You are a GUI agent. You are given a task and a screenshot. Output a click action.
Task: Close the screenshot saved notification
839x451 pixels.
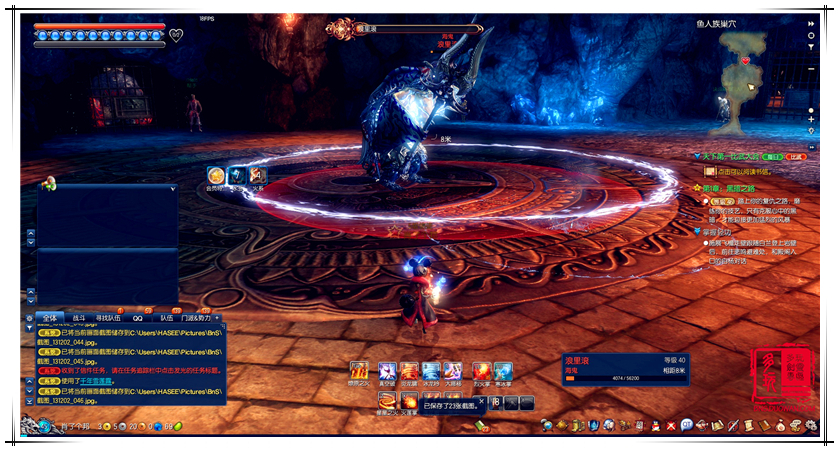481,402
